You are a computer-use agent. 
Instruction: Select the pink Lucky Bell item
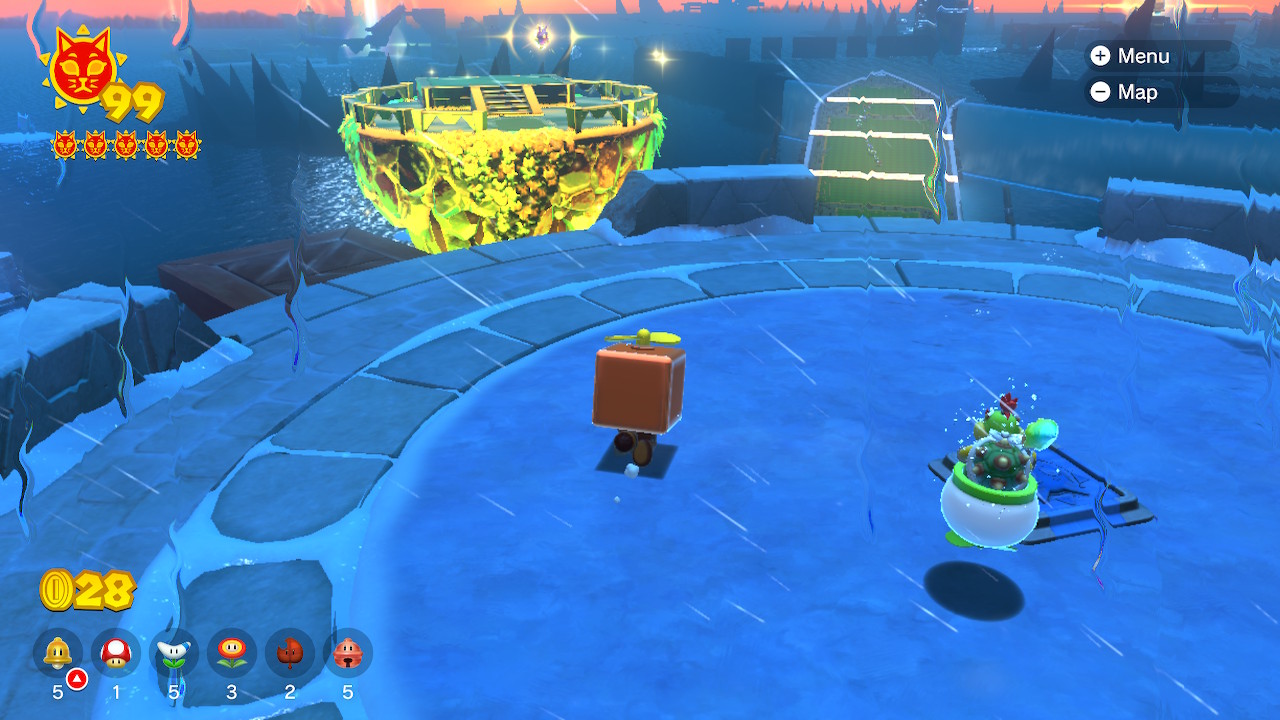[x=348, y=653]
